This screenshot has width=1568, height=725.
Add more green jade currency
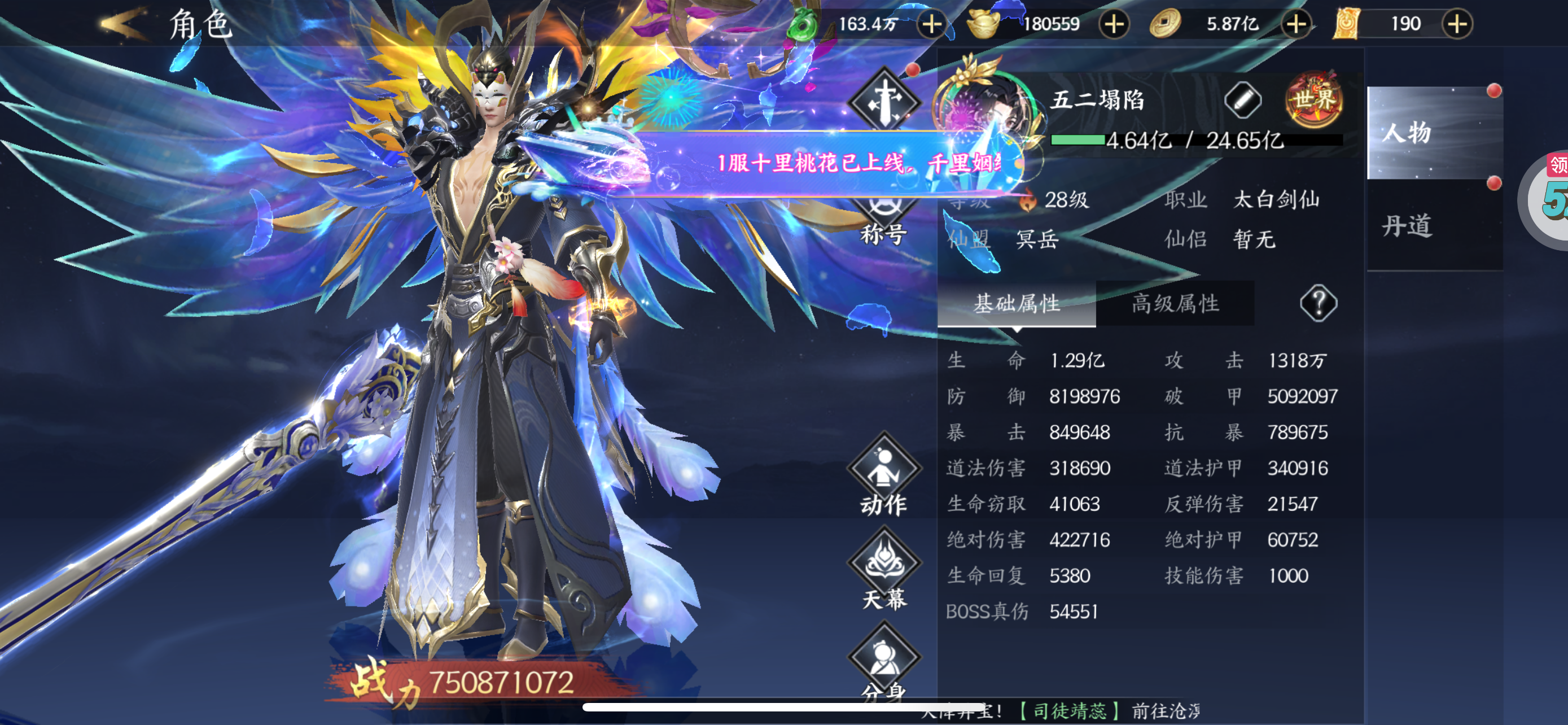click(x=931, y=24)
